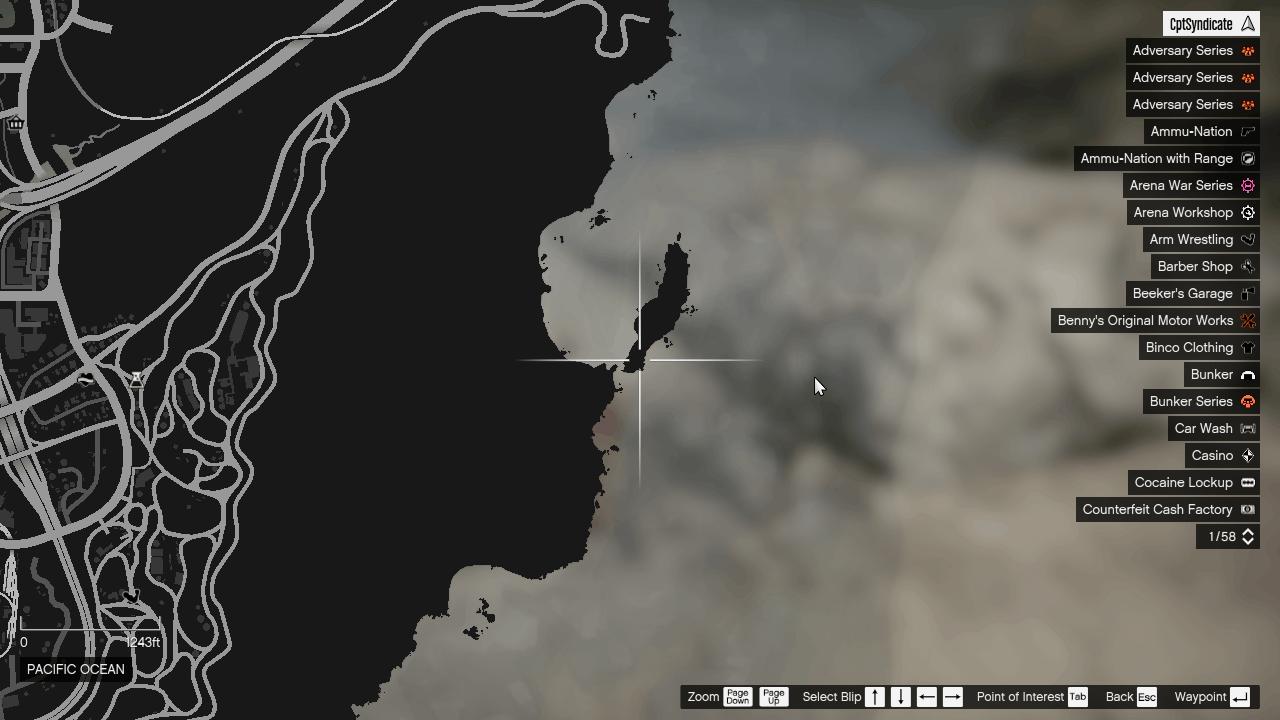Click the Benny's Original Motor Works wrench icon
The image size is (1280, 720).
(1247, 320)
